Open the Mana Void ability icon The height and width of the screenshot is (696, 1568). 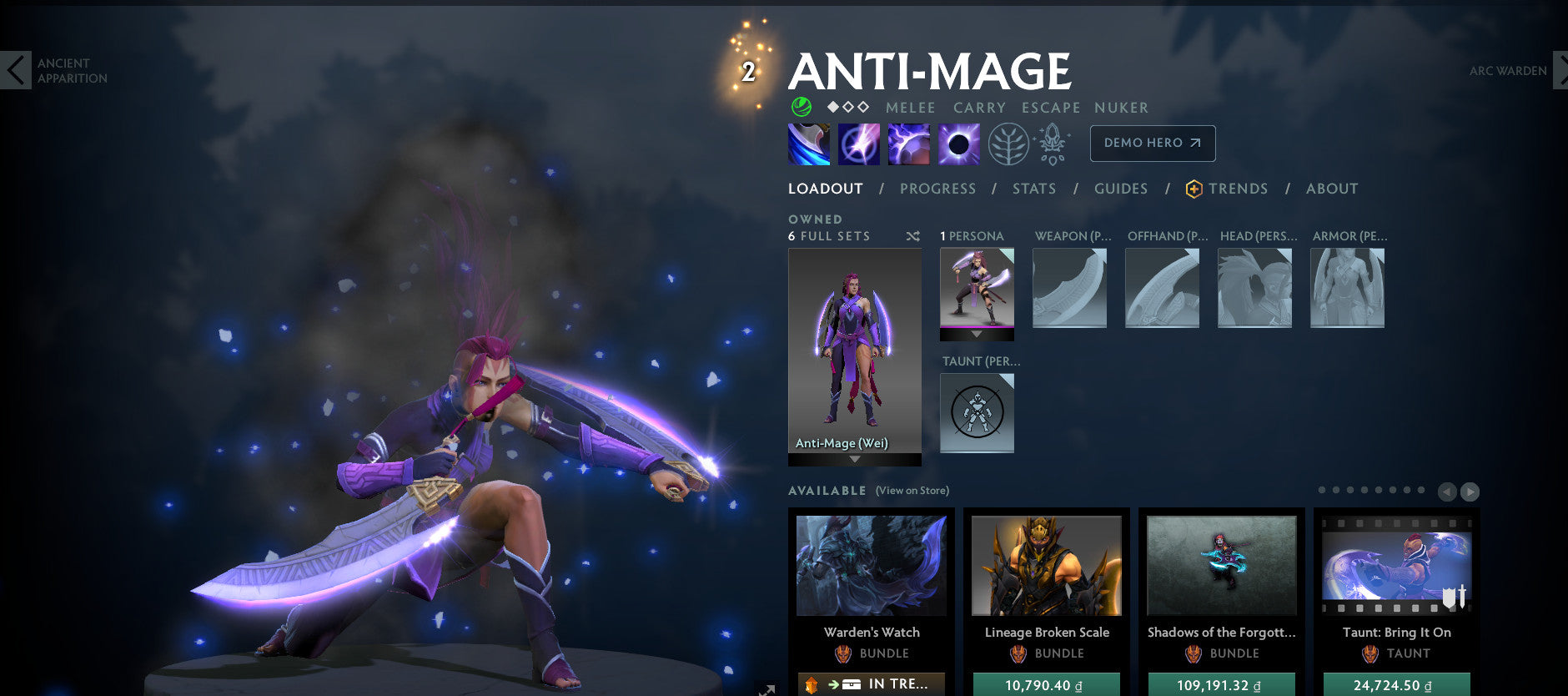pyautogui.click(x=957, y=143)
